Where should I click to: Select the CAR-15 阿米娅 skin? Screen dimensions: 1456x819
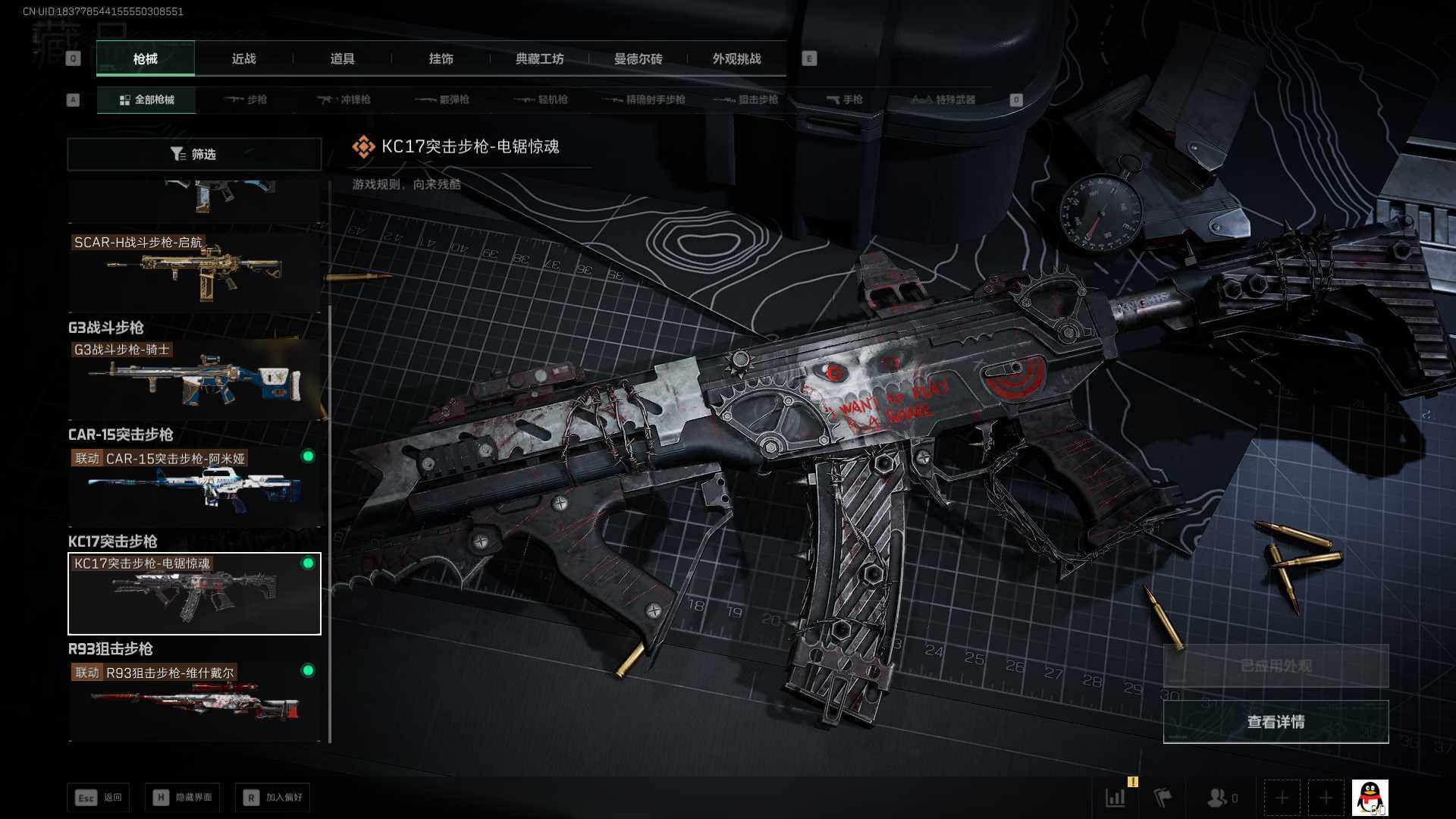(x=194, y=485)
